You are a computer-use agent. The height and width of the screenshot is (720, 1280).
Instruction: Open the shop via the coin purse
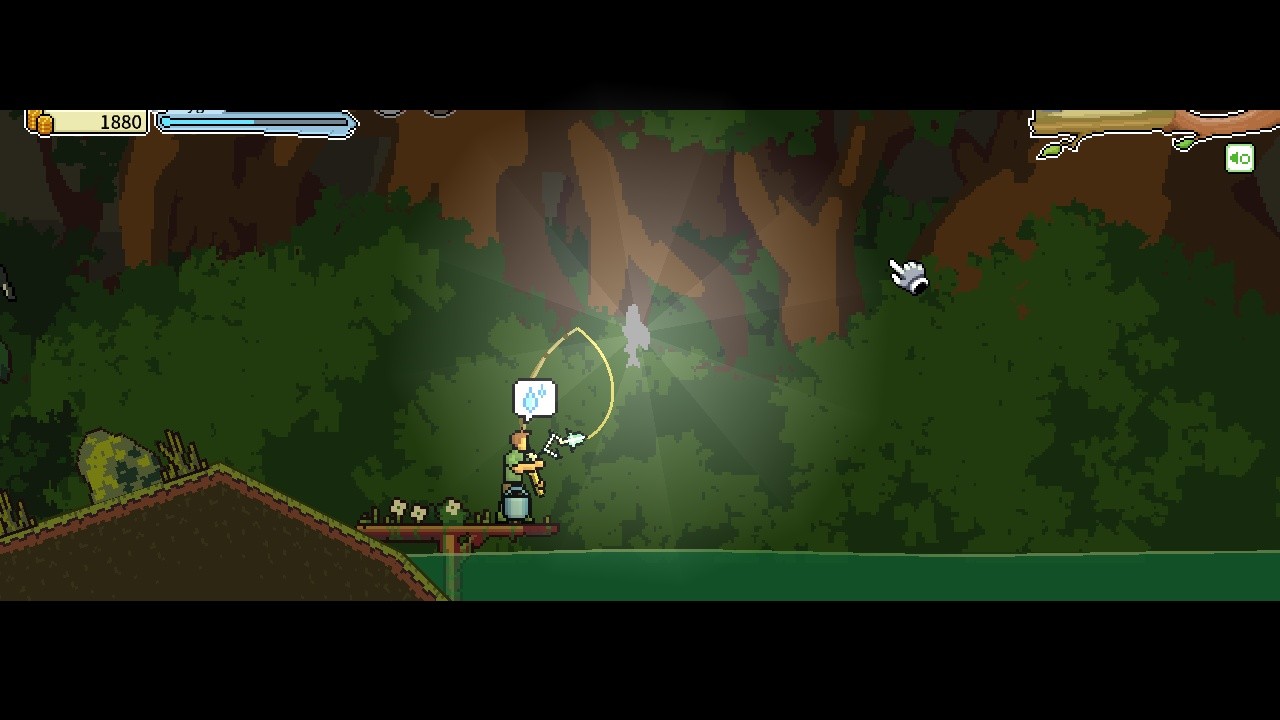tap(40, 121)
